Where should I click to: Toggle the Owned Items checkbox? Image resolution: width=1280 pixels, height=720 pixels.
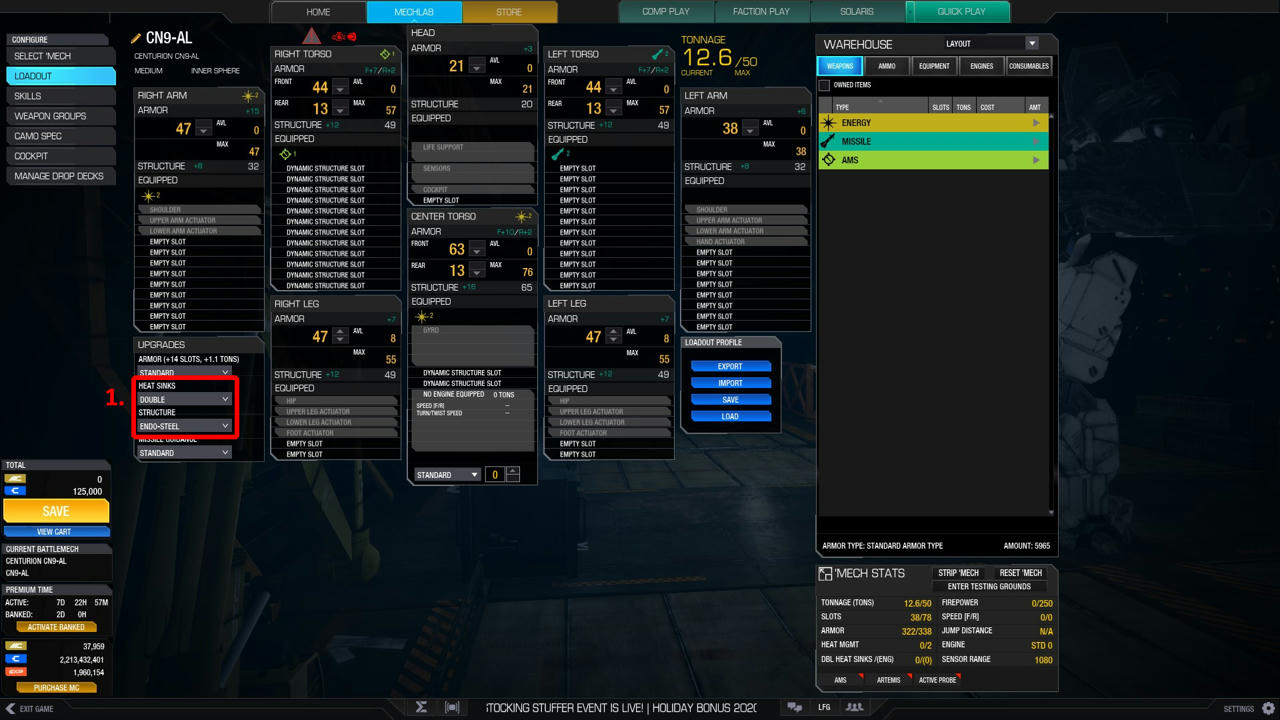click(825, 85)
